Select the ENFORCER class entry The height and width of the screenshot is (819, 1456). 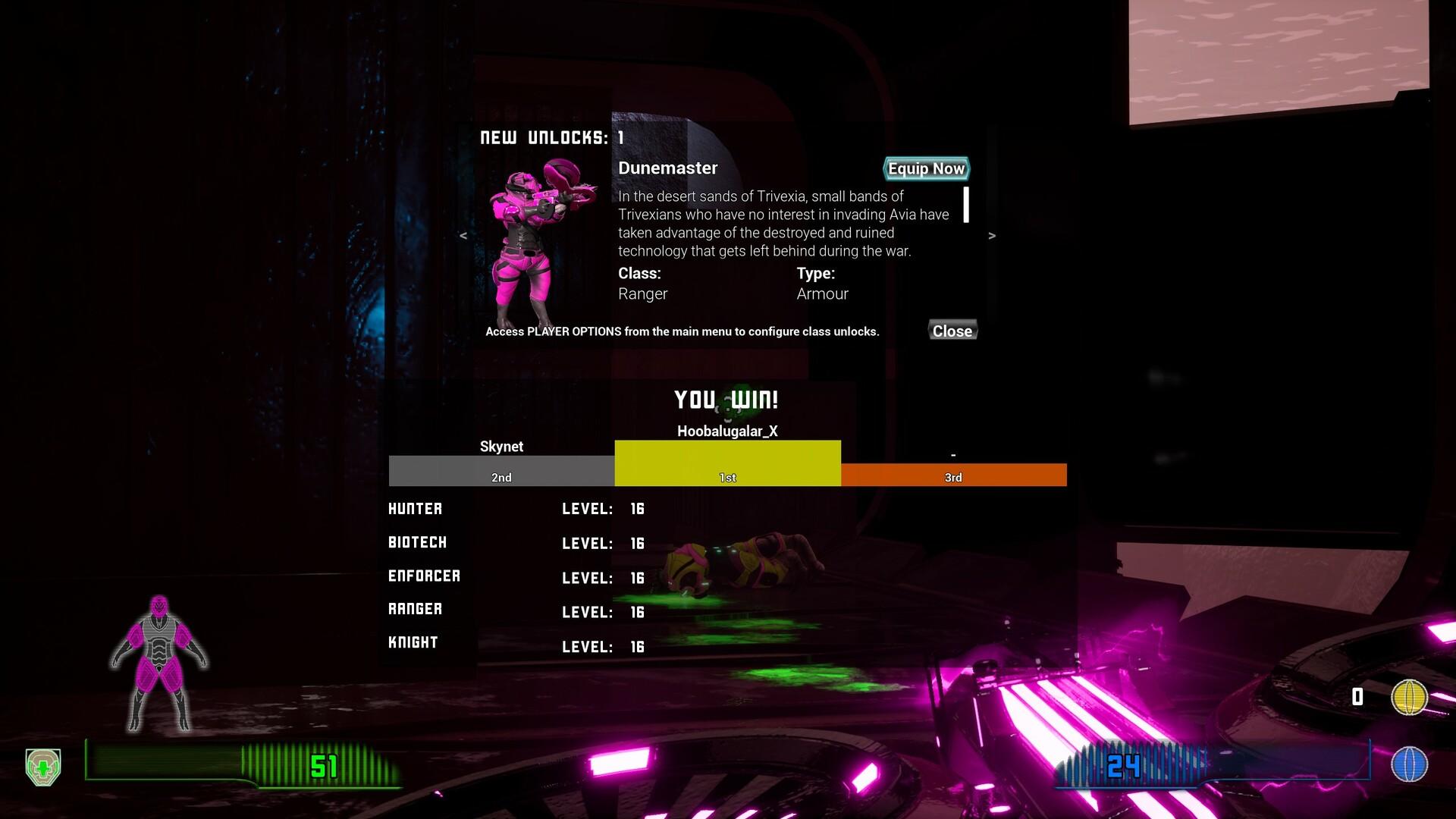coord(425,576)
